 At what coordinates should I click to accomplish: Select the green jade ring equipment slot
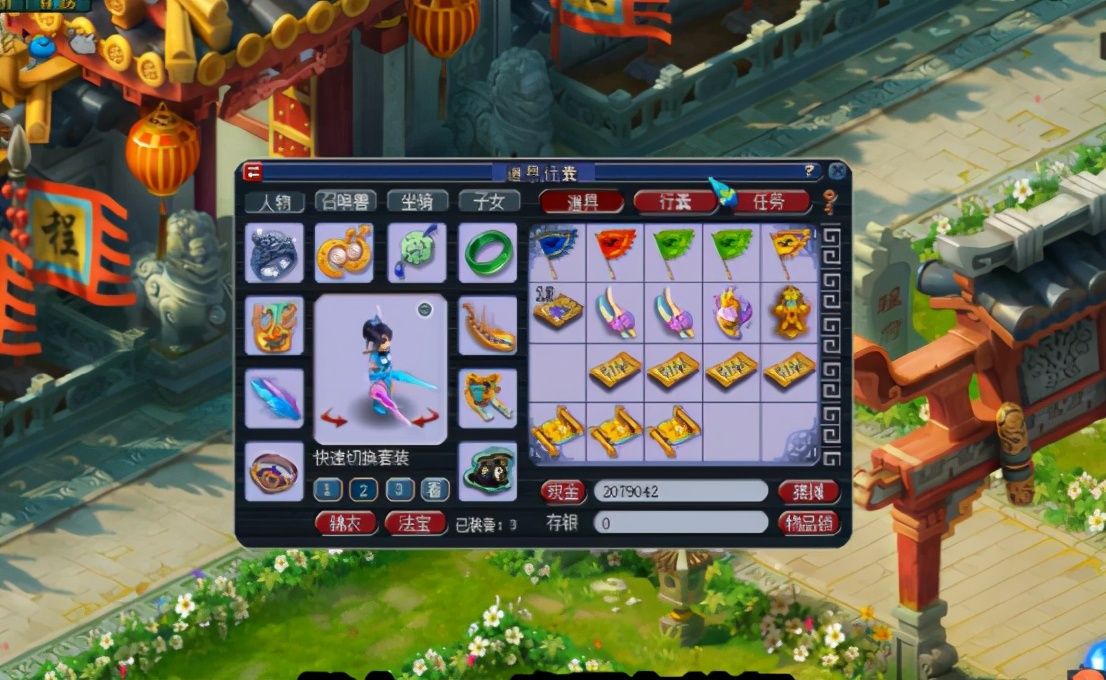click(488, 252)
